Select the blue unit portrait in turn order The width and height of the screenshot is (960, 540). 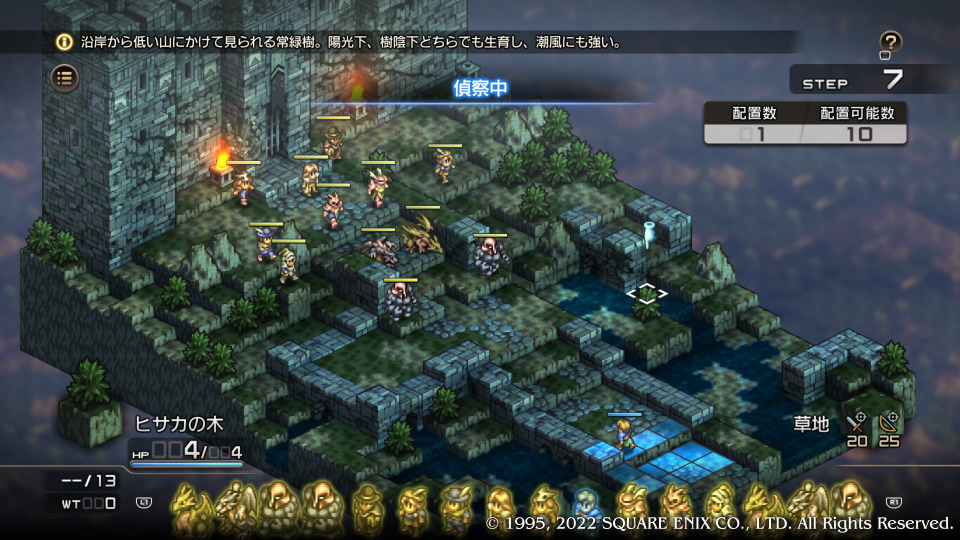[x=583, y=505]
